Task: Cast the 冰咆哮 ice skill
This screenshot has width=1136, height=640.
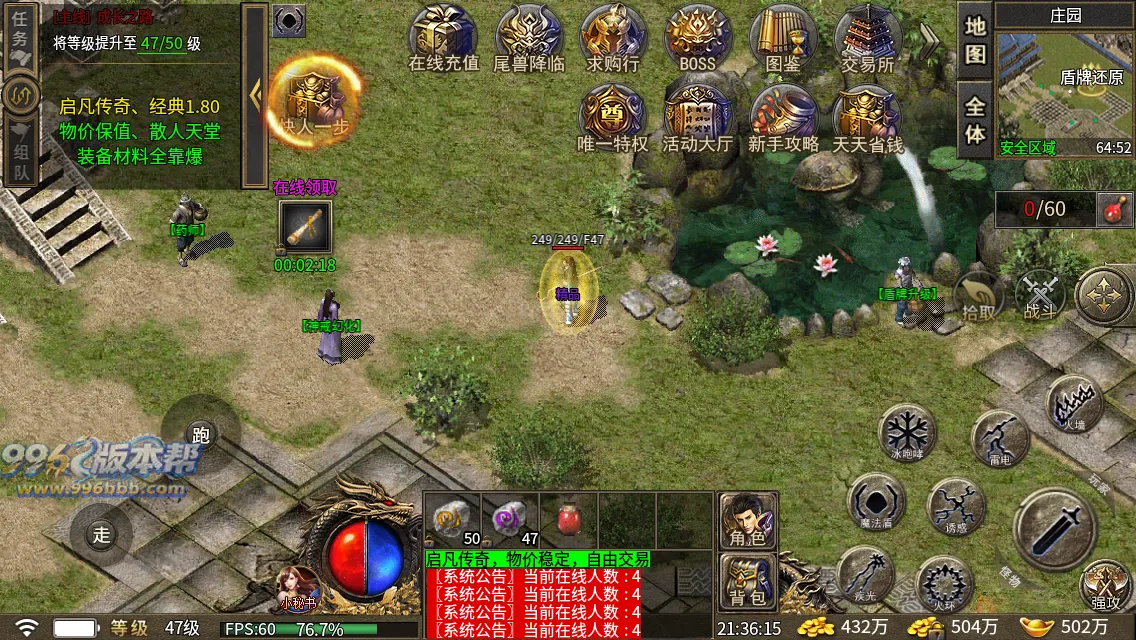Action: tap(907, 433)
